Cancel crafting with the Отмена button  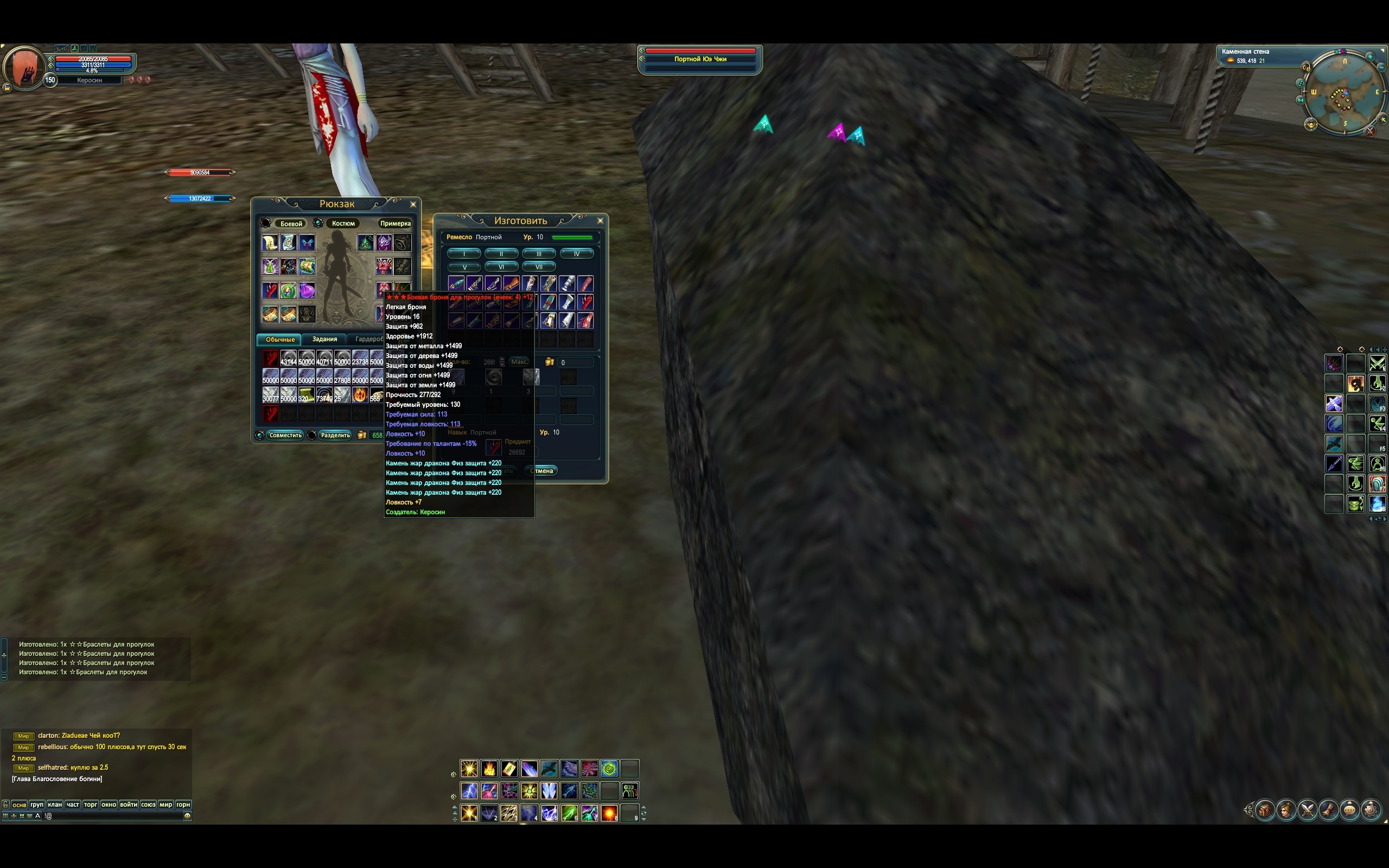pyautogui.click(x=541, y=471)
